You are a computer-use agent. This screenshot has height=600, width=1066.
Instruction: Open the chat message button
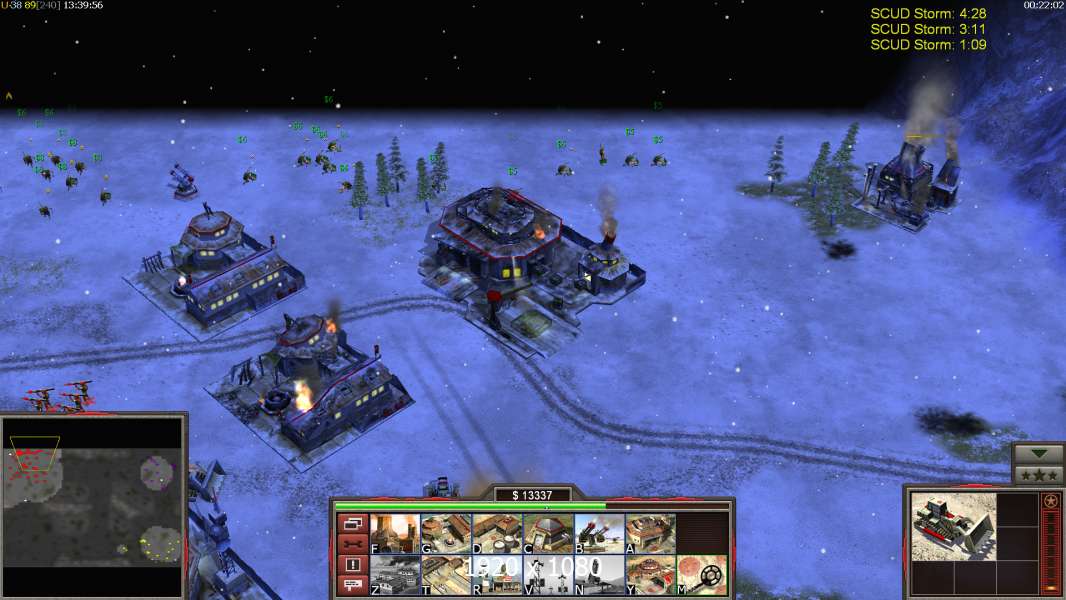[x=351, y=586]
